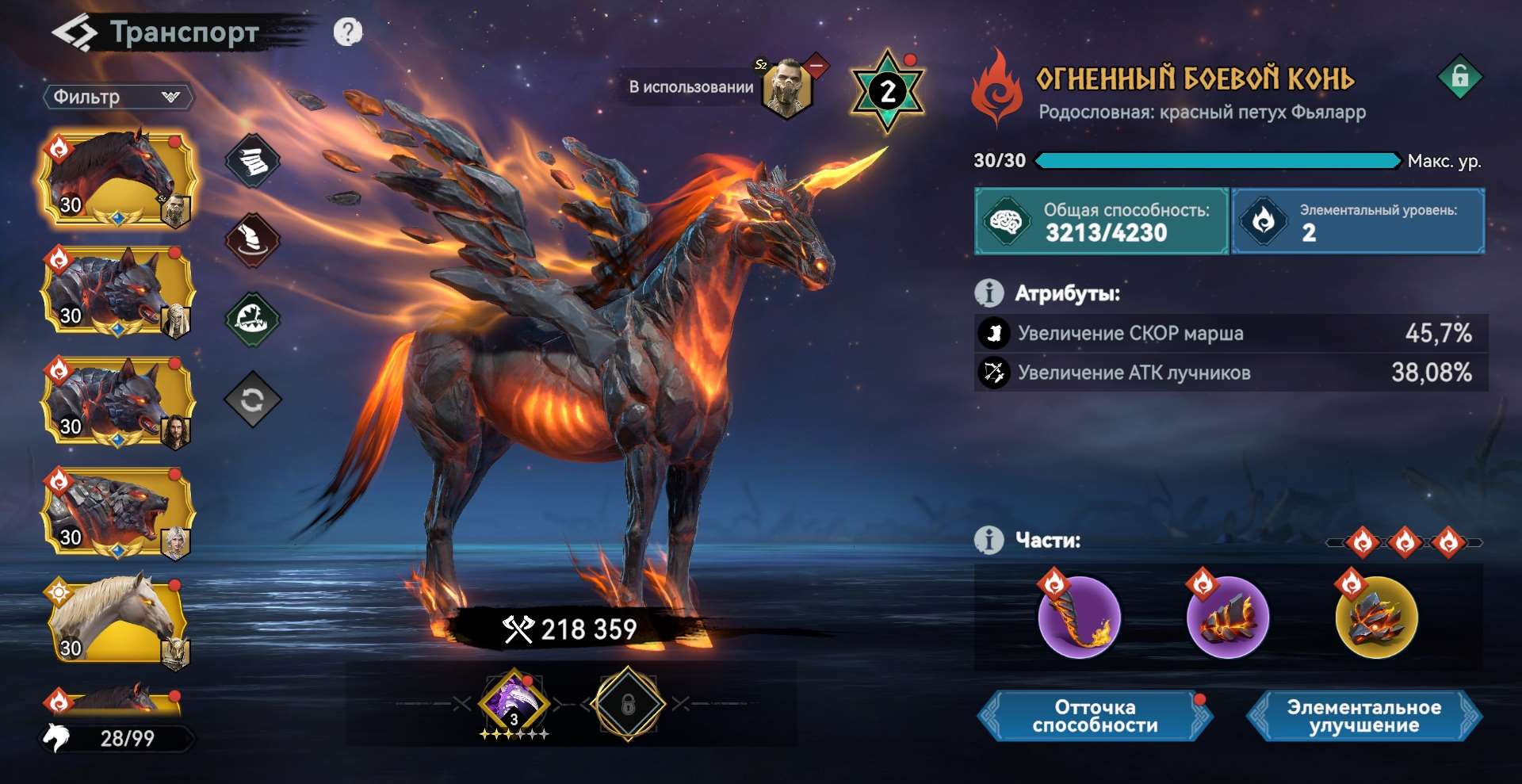This screenshot has height=784, width=1522.
Task: Open Элементальное улучшение
Action: click(x=1363, y=716)
